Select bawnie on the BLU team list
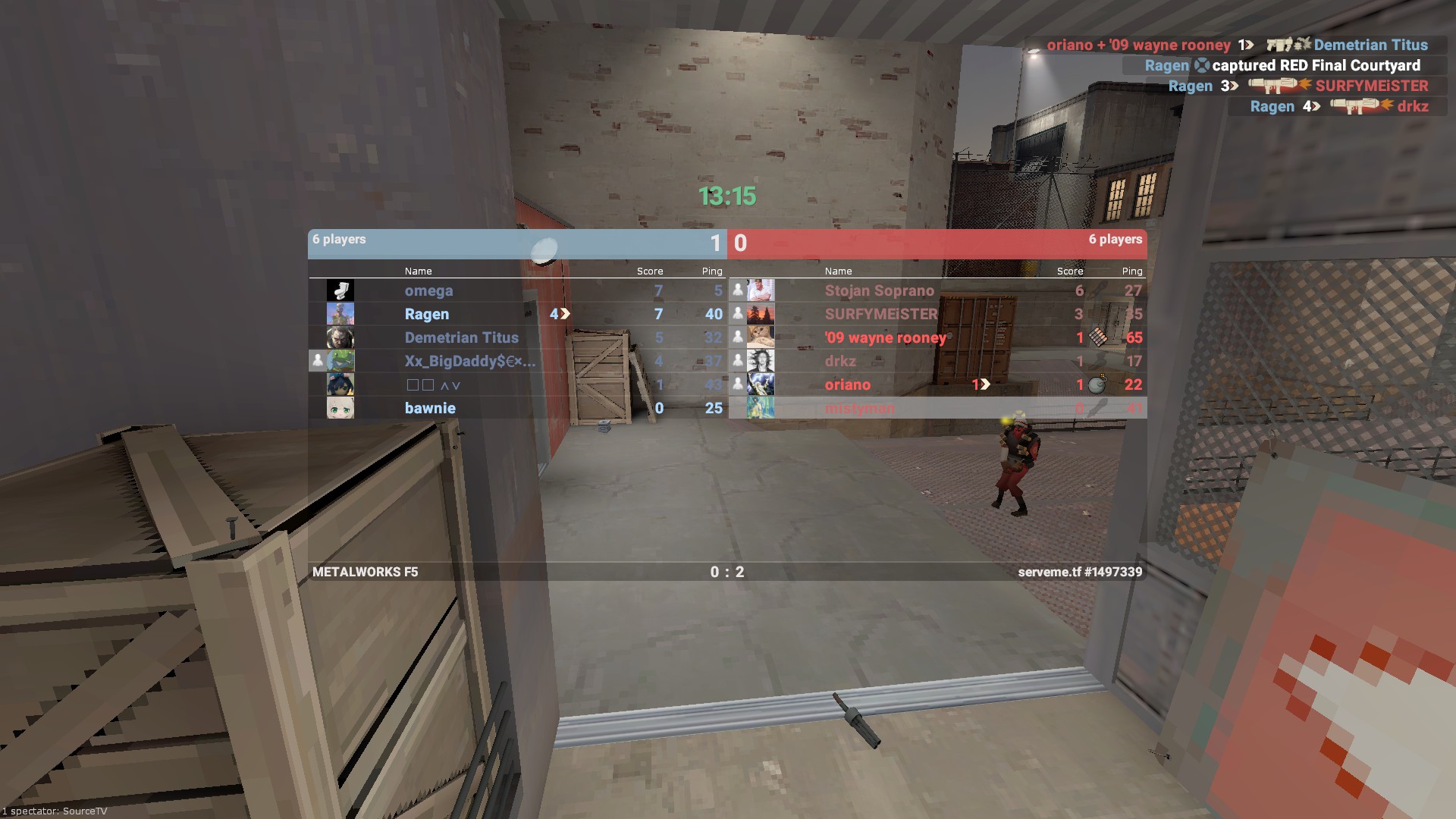Viewport: 1456px width, 819px height. click(430, 408)
